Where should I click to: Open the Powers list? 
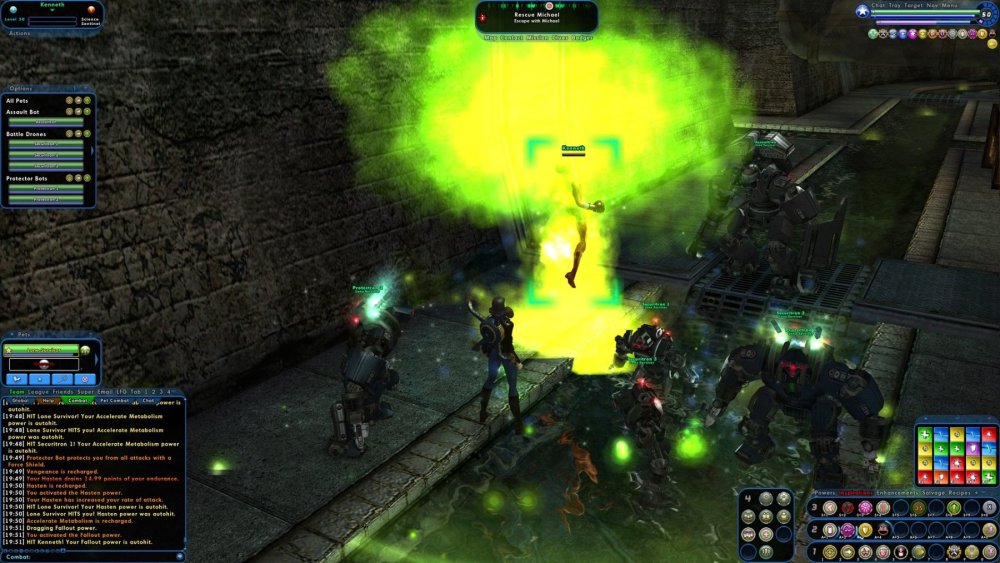[x=825, y=493]
